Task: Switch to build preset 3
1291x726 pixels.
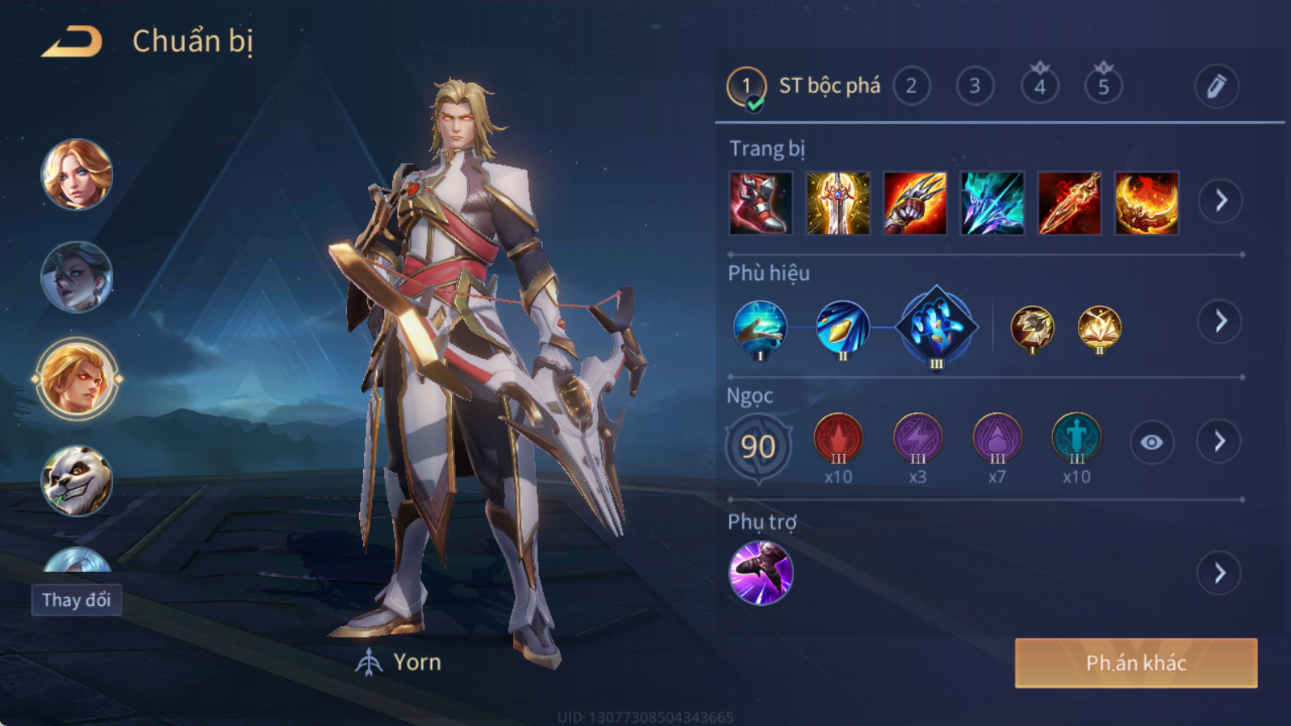Action: [x=975, y=87]
